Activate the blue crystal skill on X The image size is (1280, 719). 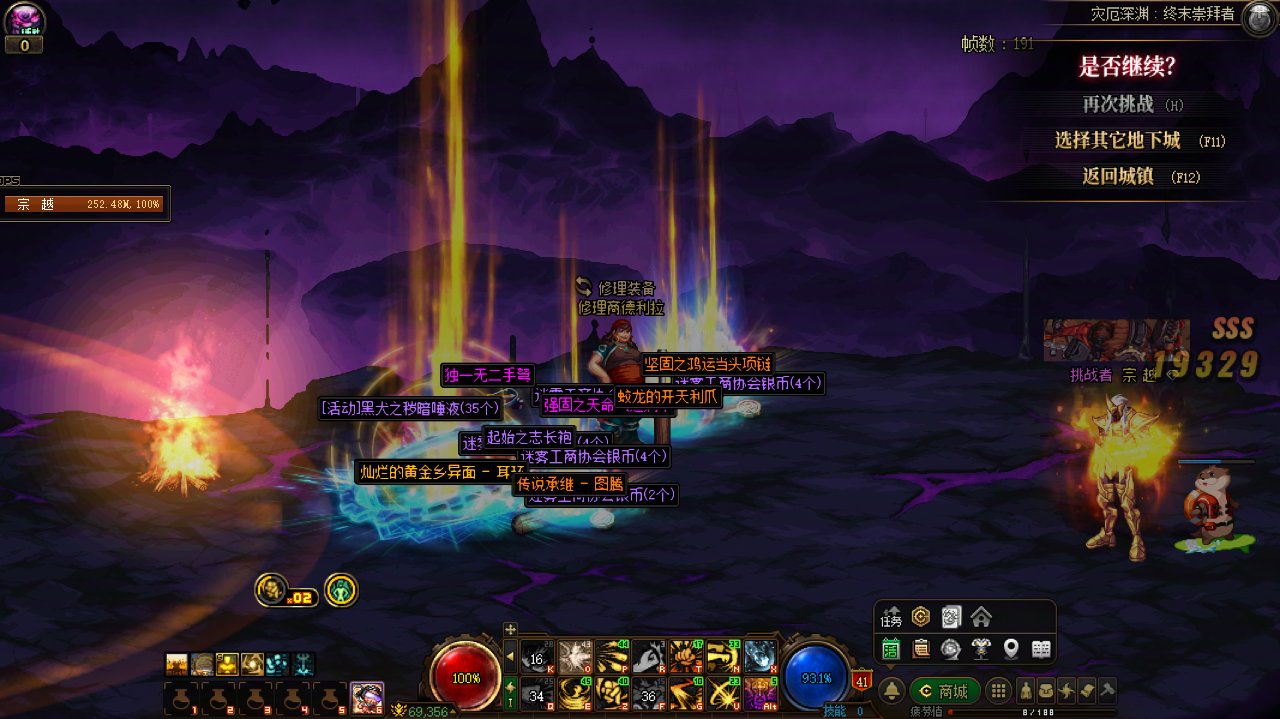point(760,656)
